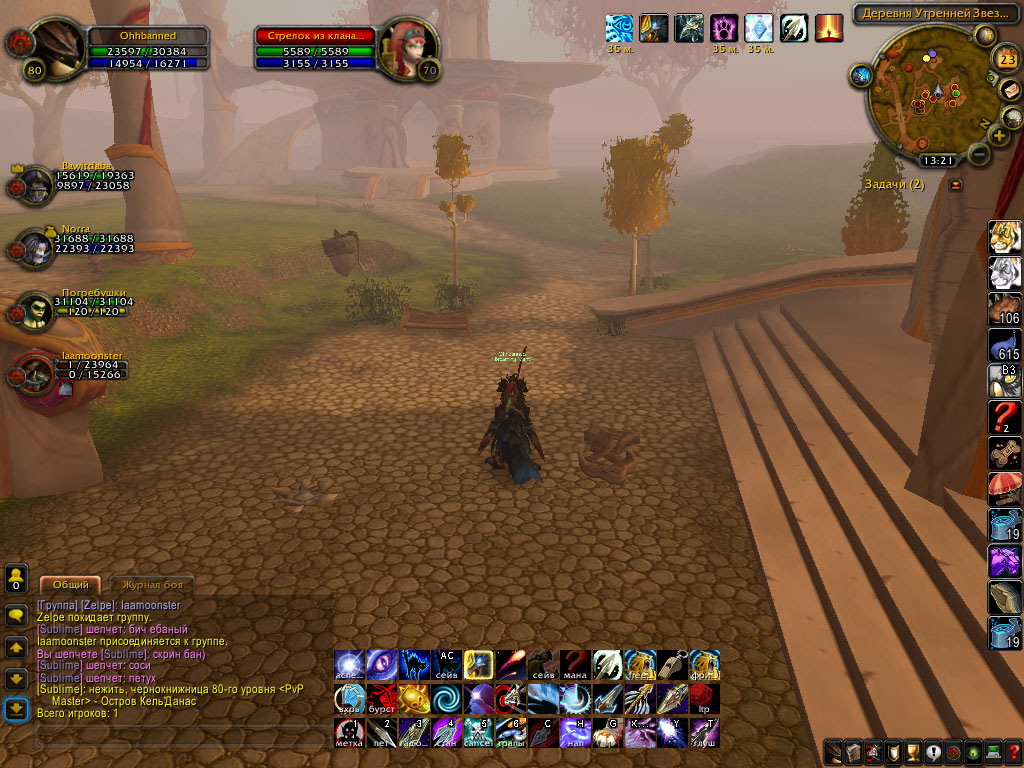Use the red question mark мана button
The image size is (1024, 768).
(x=575, y=665)
